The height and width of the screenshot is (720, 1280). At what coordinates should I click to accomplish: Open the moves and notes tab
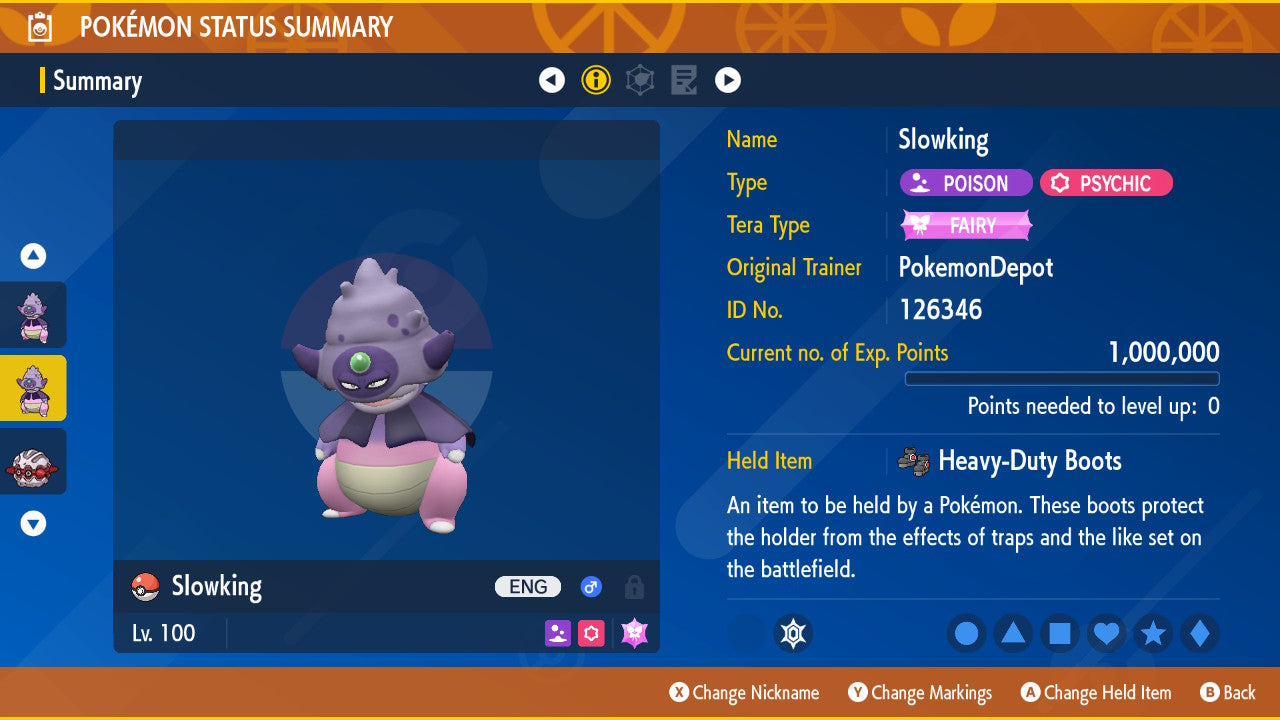click(684, 80)
